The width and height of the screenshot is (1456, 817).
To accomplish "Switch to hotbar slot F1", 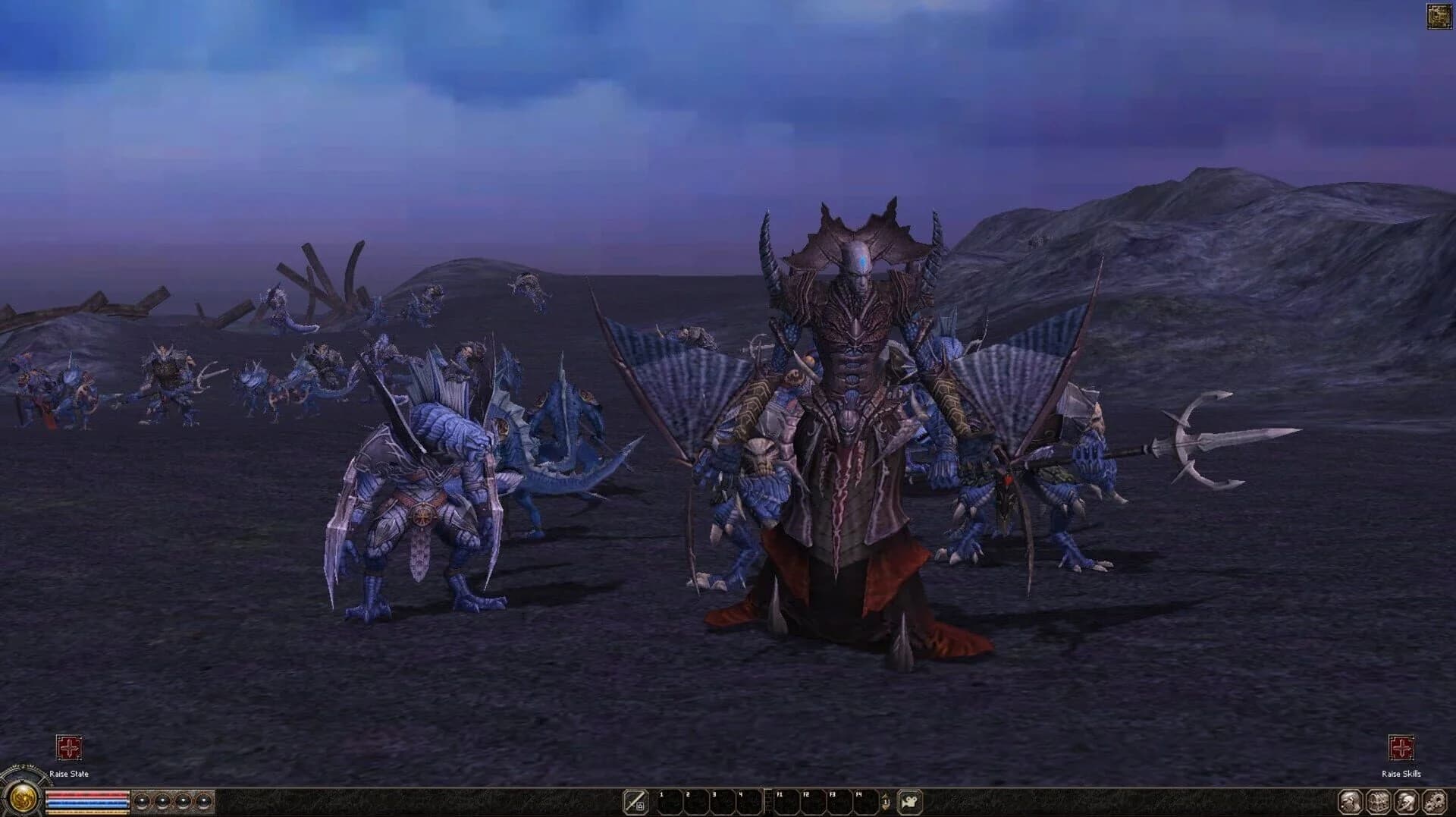I will point(786,803).
